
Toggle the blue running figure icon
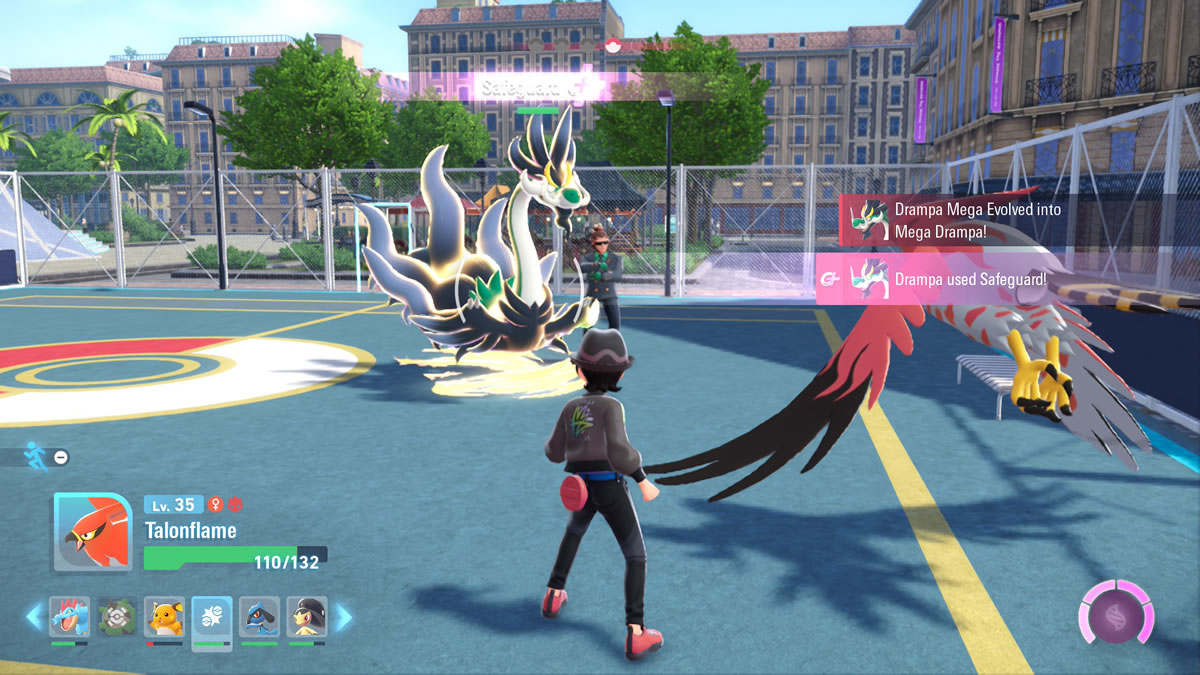pos(36,455)
